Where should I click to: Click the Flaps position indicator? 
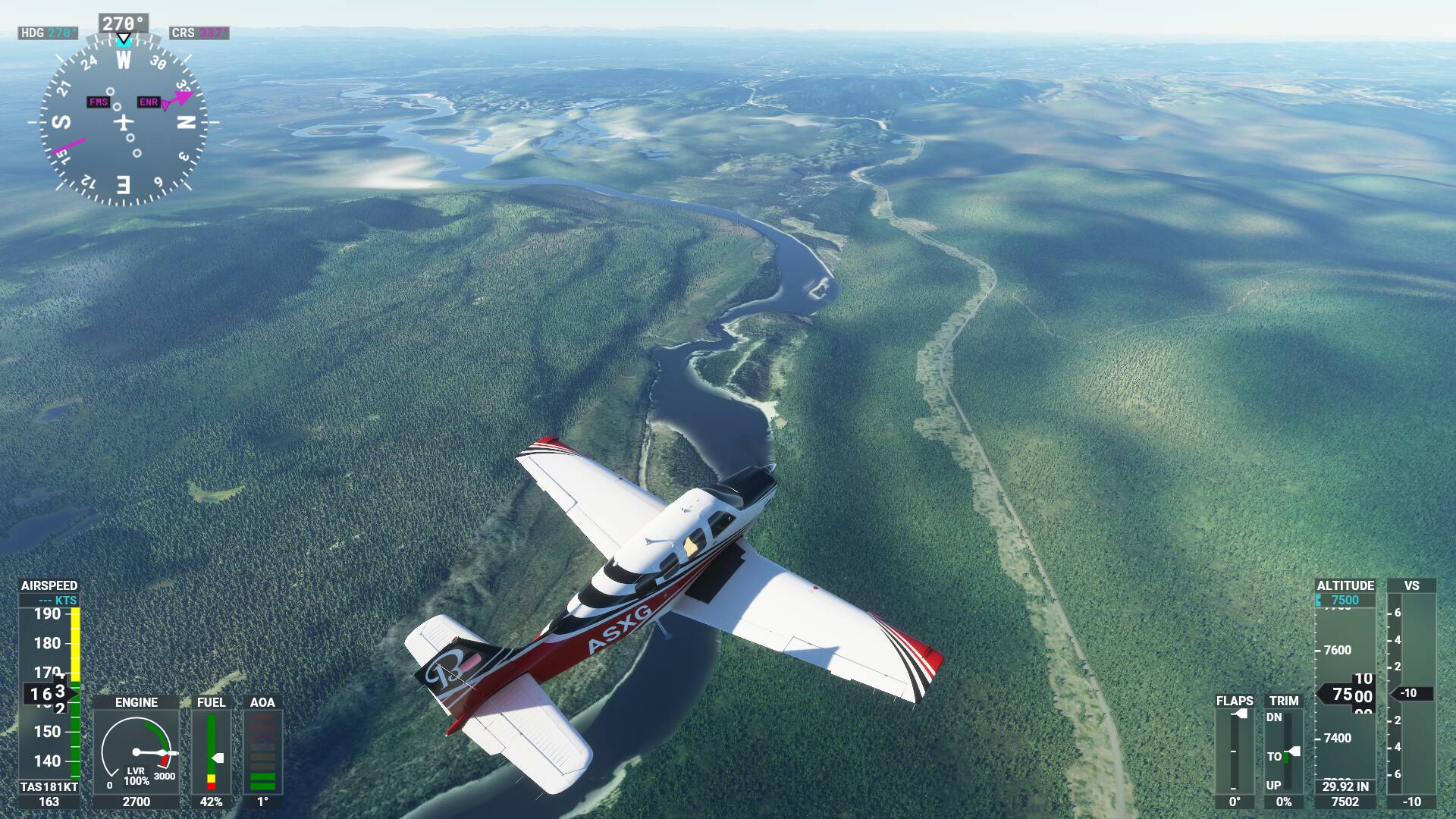[x=1234, y=752]
